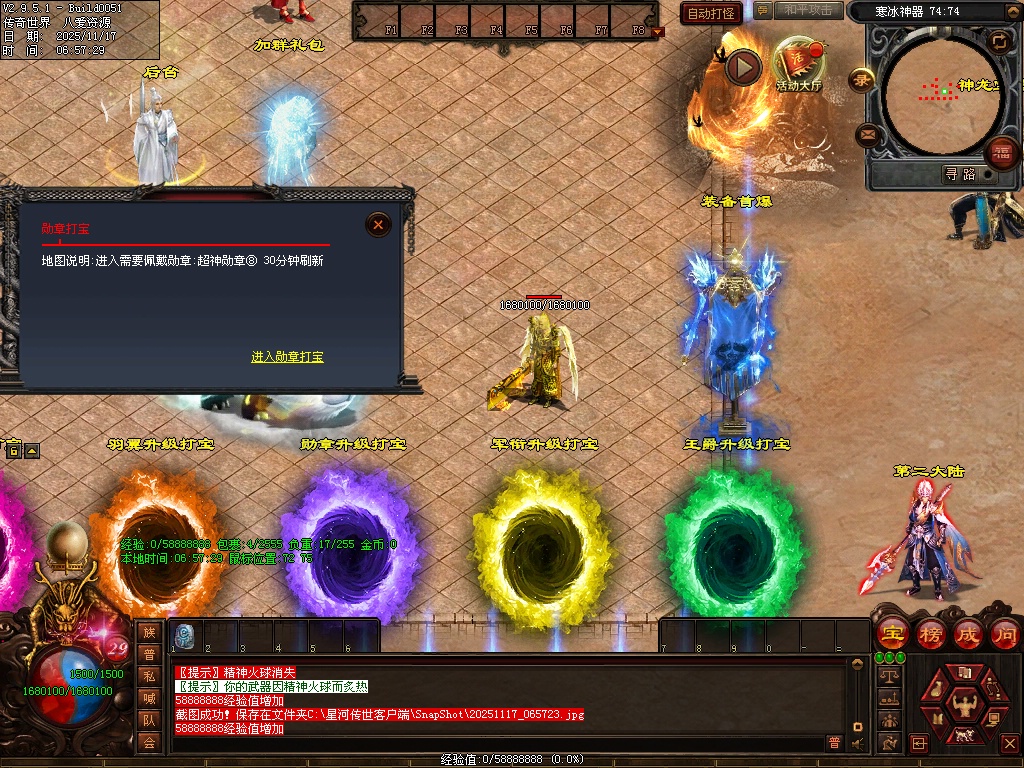
Task: Activate the 寻路 pathfinding button
Action: pyautogui.click(x=960, y=174)
